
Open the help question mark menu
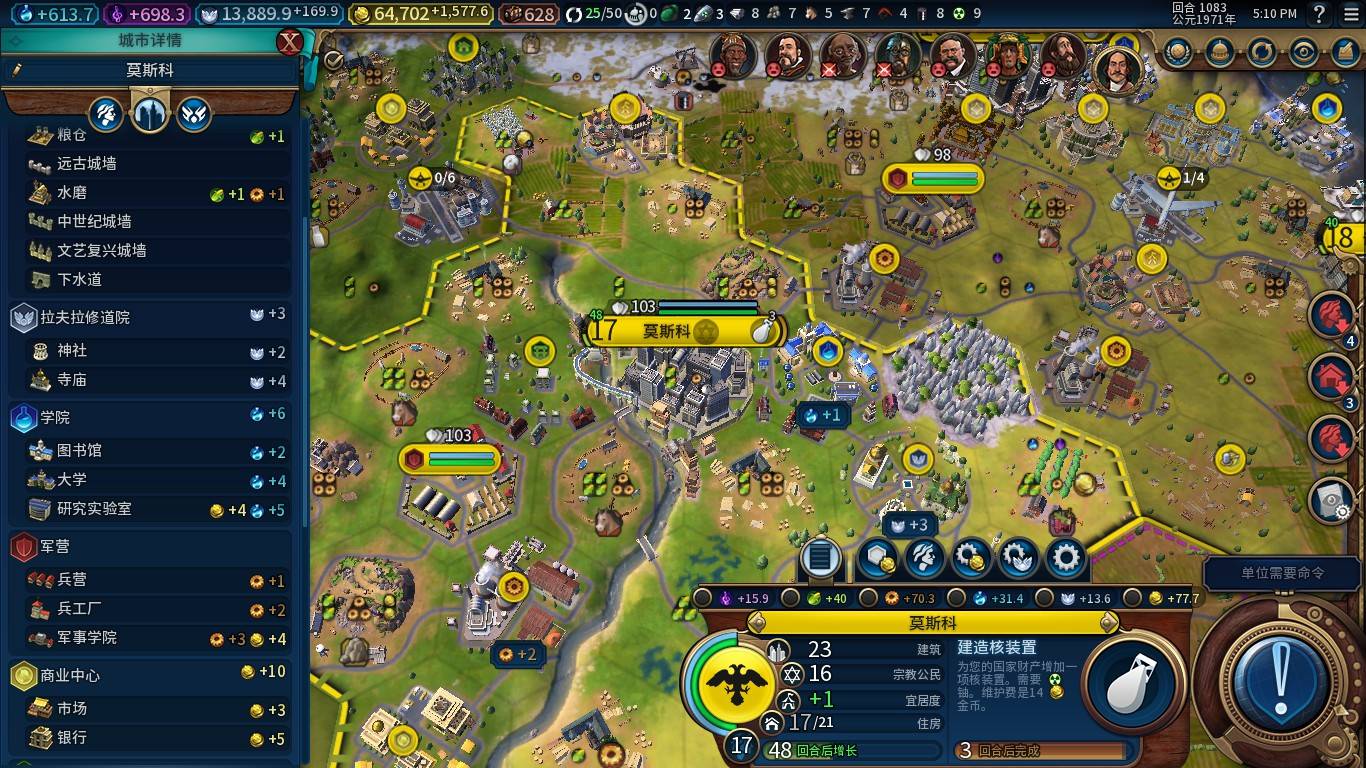tap(1319, 14)
